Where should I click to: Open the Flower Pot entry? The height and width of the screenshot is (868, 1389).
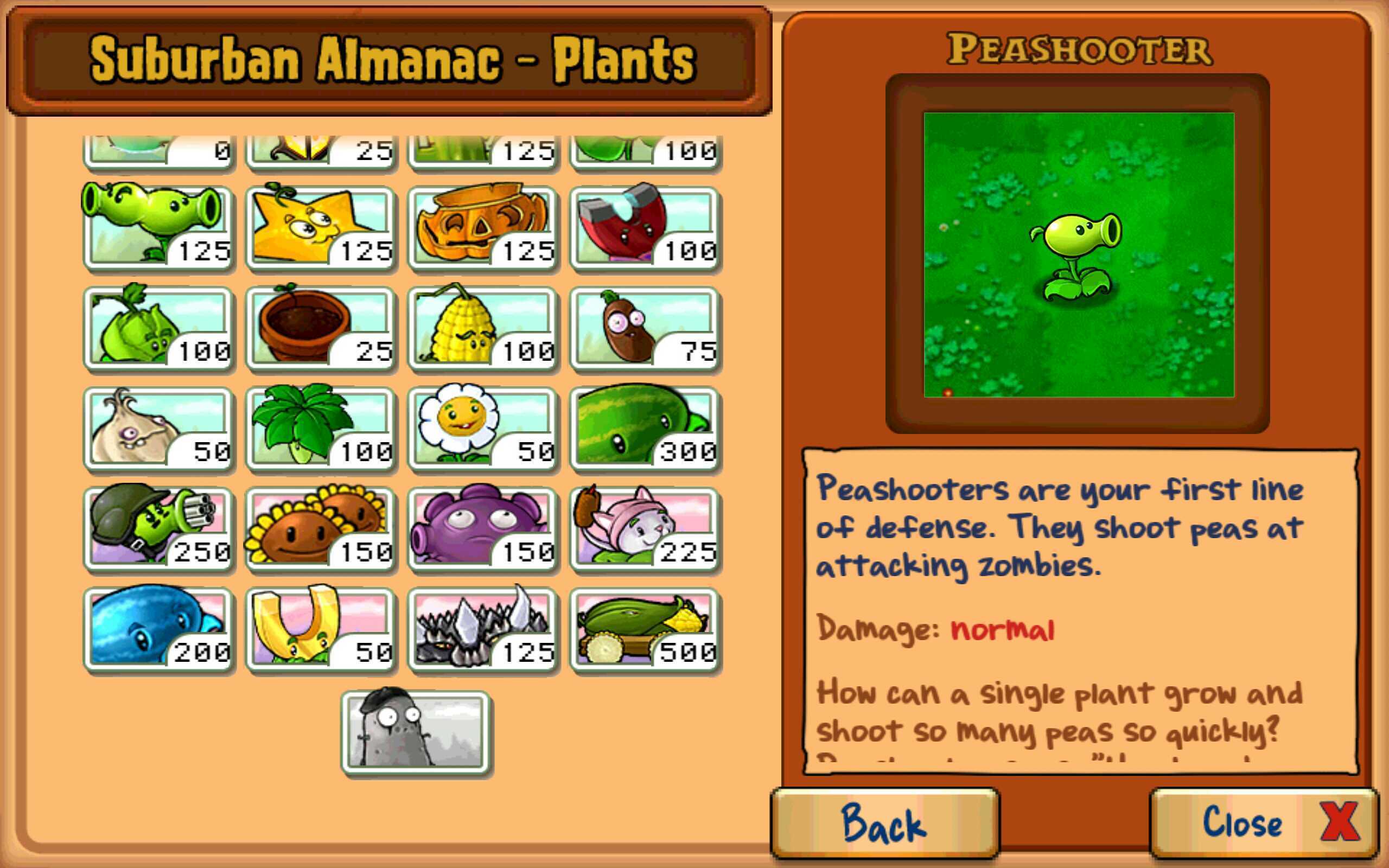[x=320, y=328]
